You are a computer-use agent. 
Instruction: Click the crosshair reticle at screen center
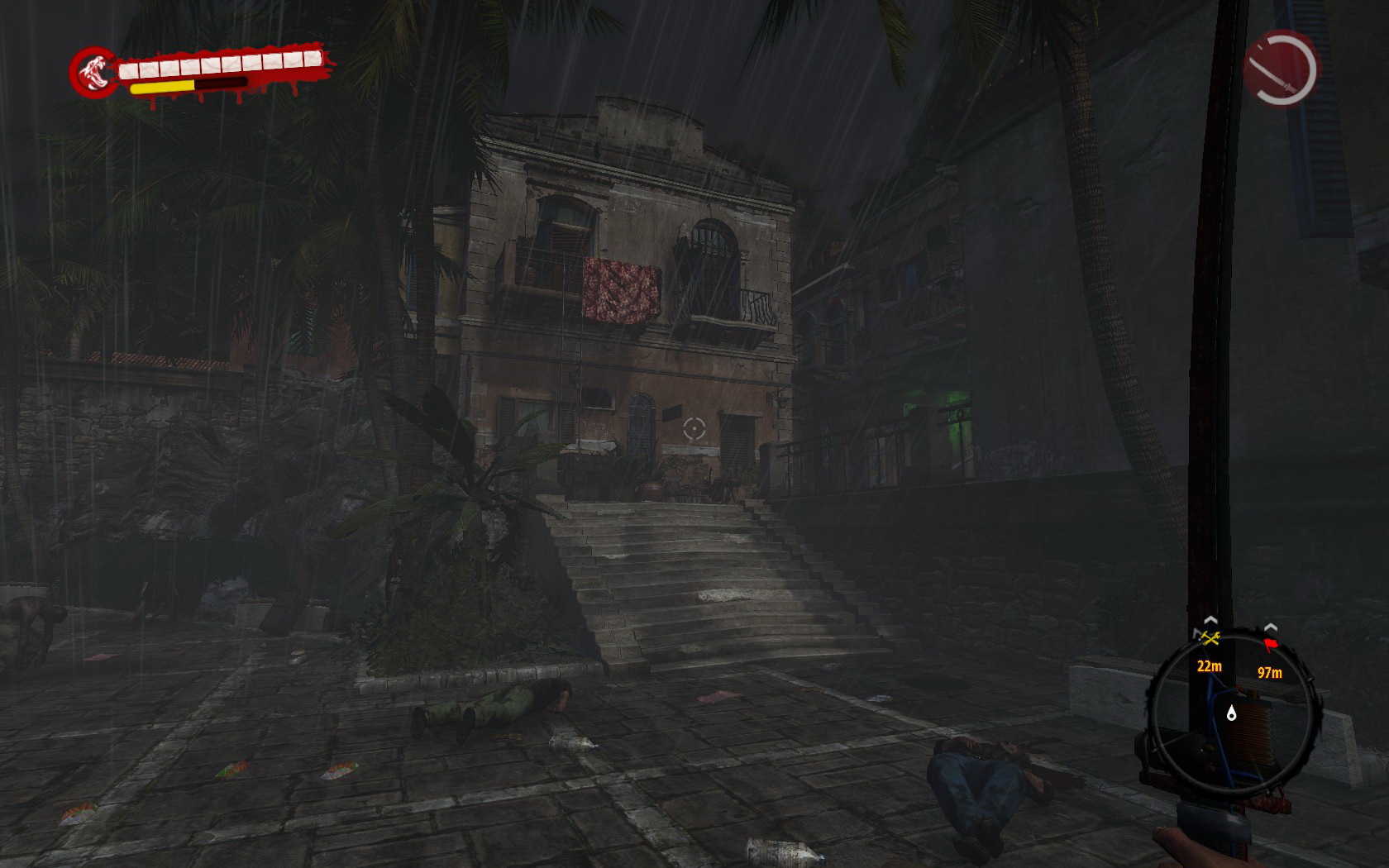tap(694, 430)
